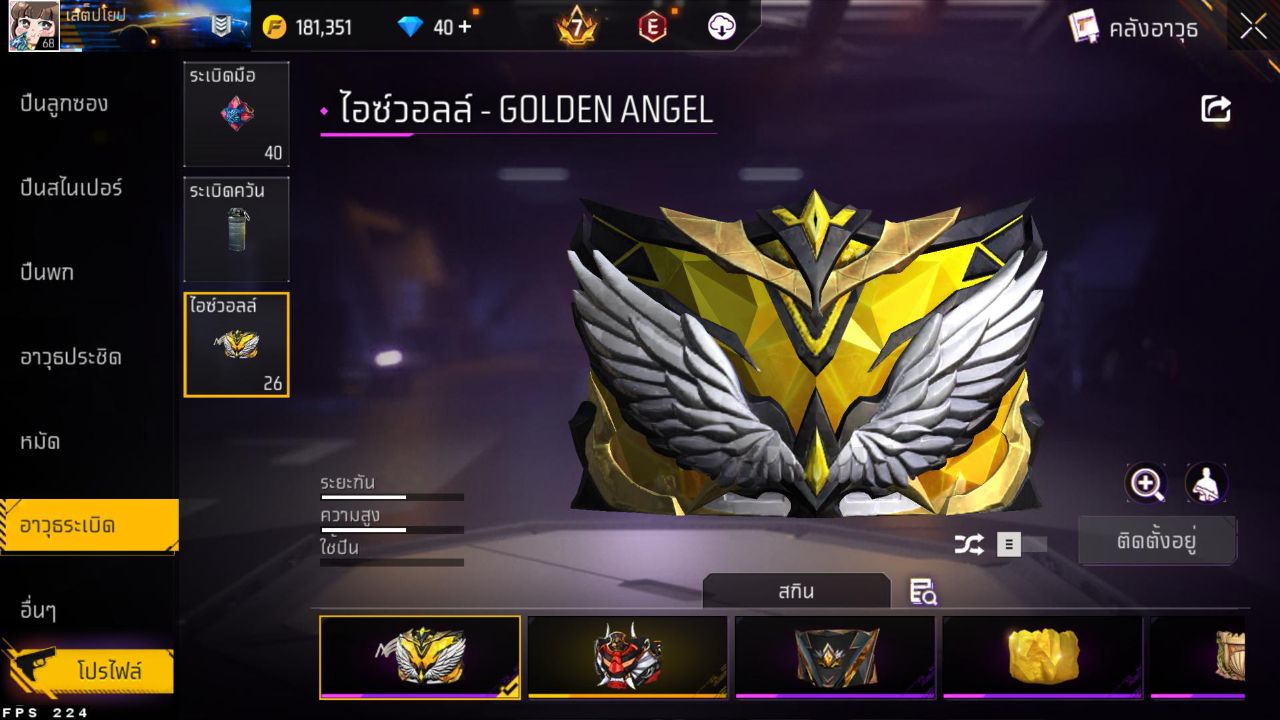1280x720 pixels.
Task: Open the อาวุธประชิด melee category
Action: [x=71, y=357]
